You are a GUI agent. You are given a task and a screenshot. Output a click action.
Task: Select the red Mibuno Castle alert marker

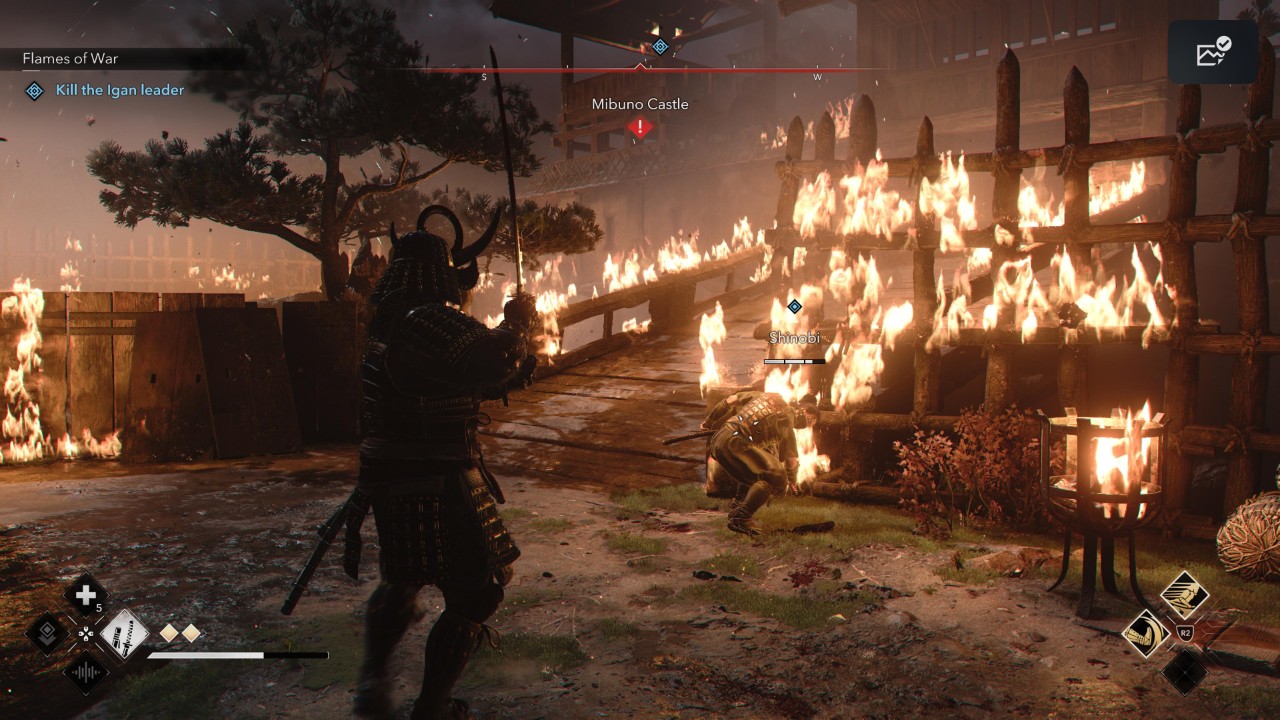[x=640, y=127]
